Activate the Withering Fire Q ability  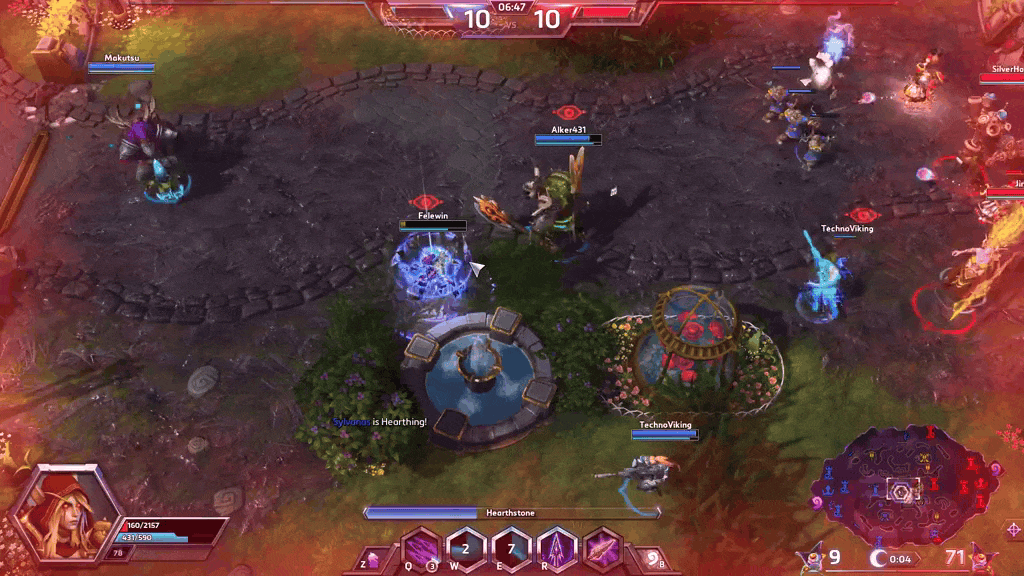click(x=421, y=550)
